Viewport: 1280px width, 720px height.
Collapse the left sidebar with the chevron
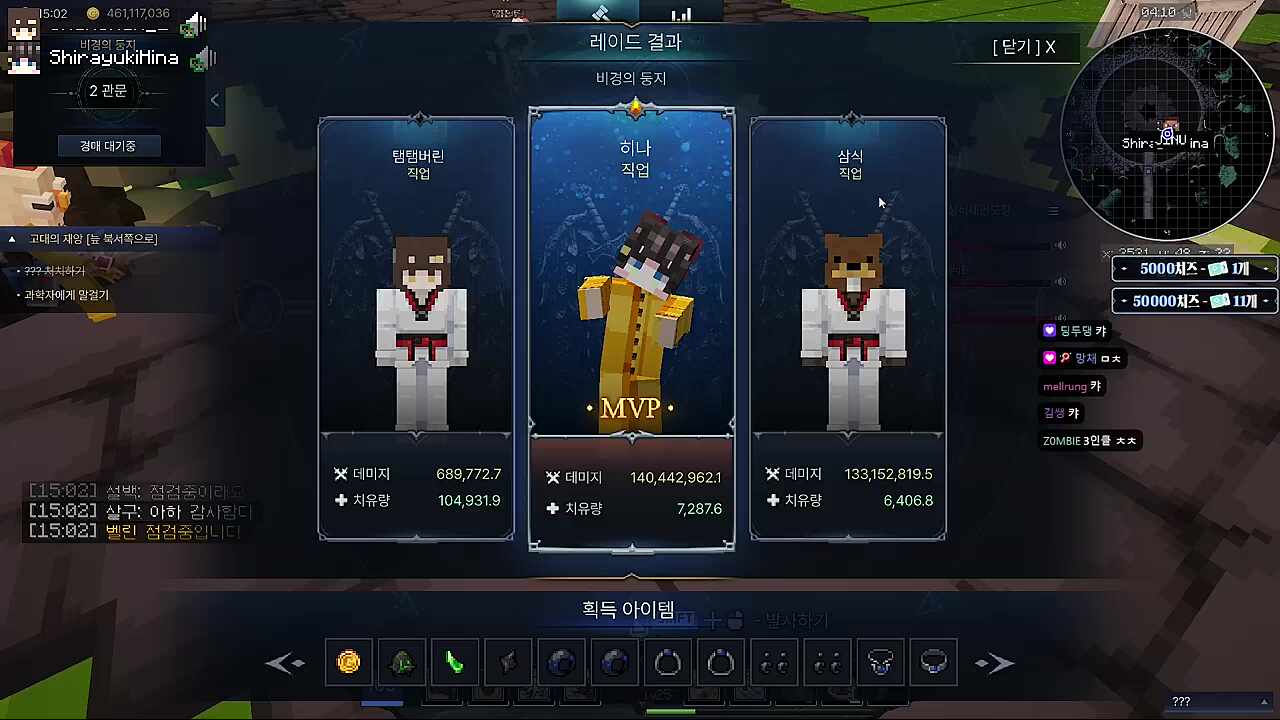pyautogui.click(x=214, y=99)
